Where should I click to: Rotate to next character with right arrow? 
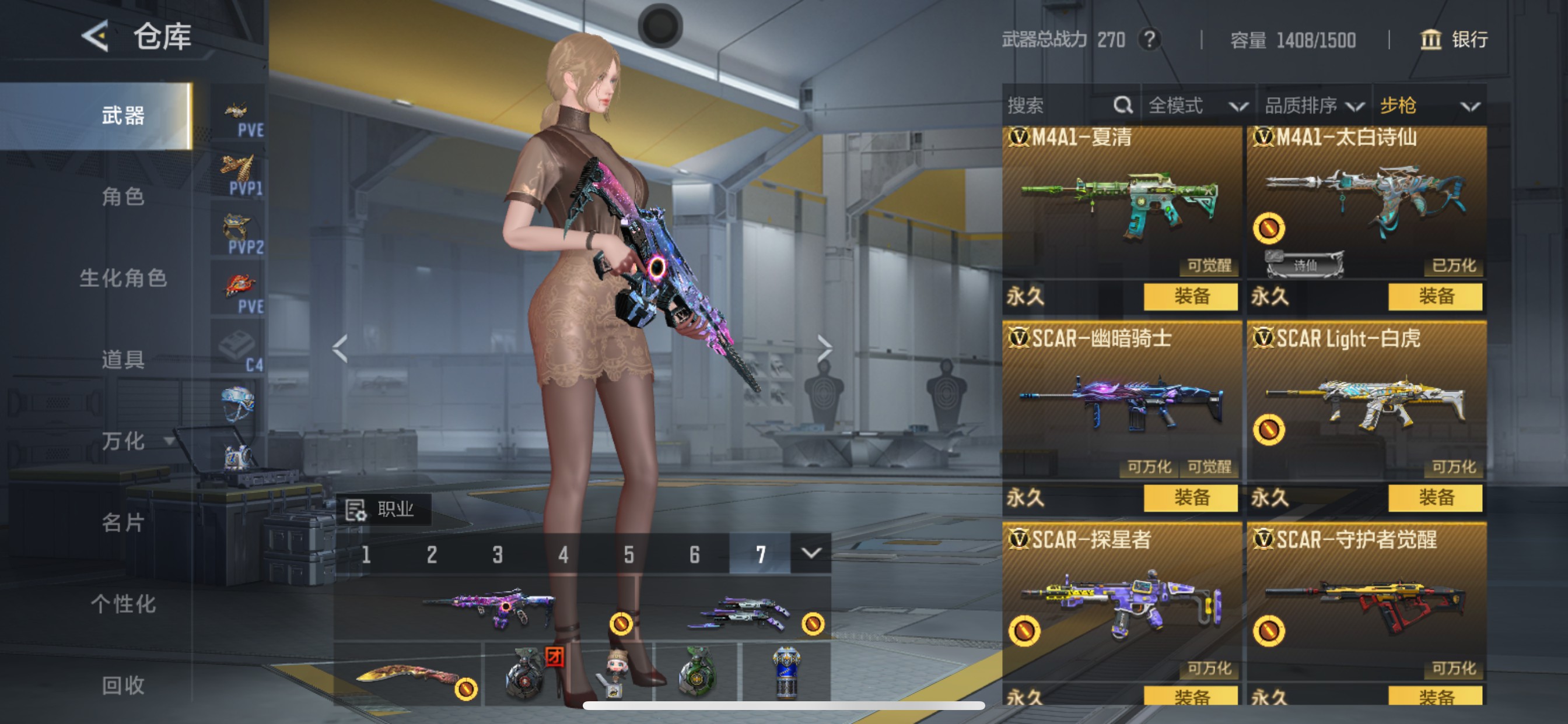[824, 349]
